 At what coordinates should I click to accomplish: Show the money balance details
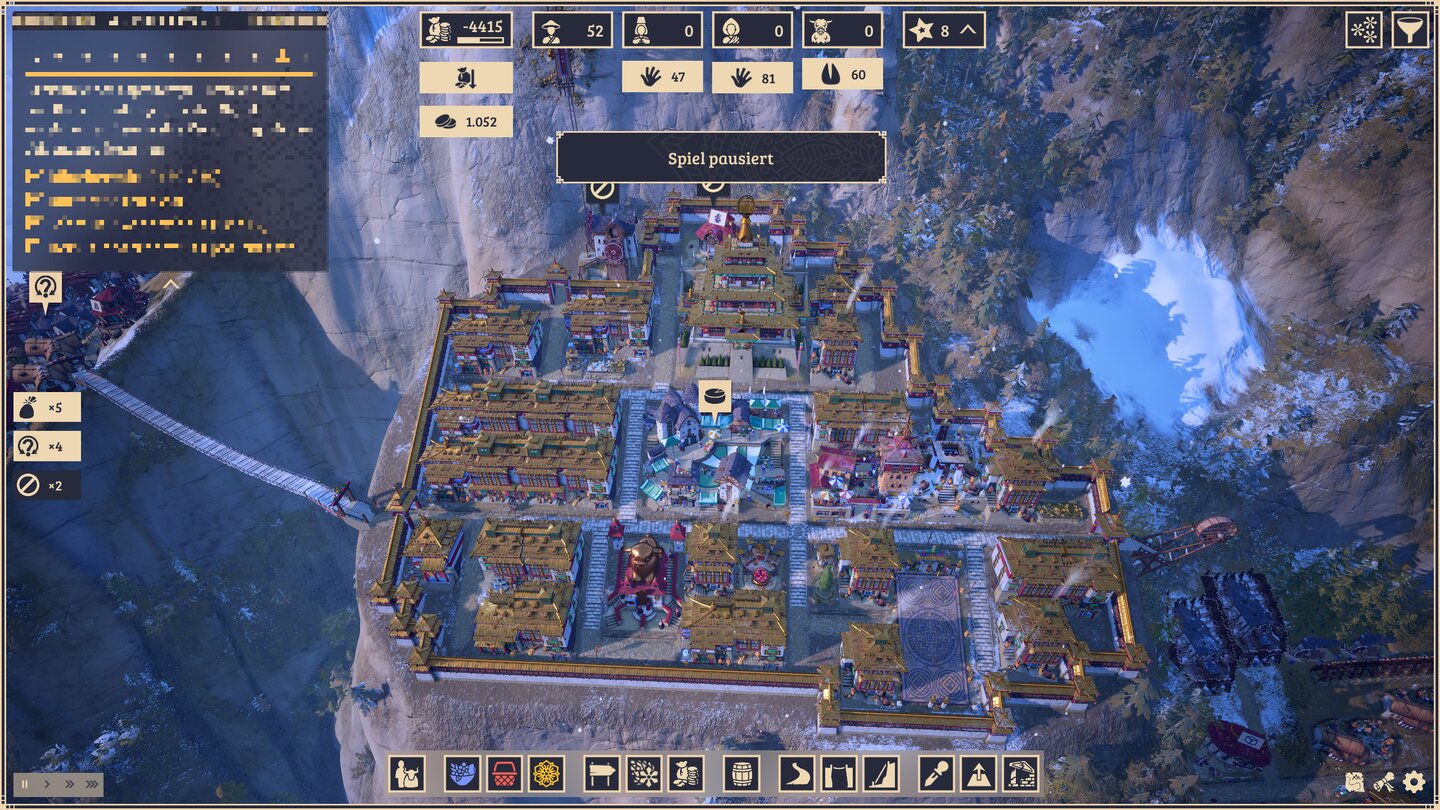466,30
